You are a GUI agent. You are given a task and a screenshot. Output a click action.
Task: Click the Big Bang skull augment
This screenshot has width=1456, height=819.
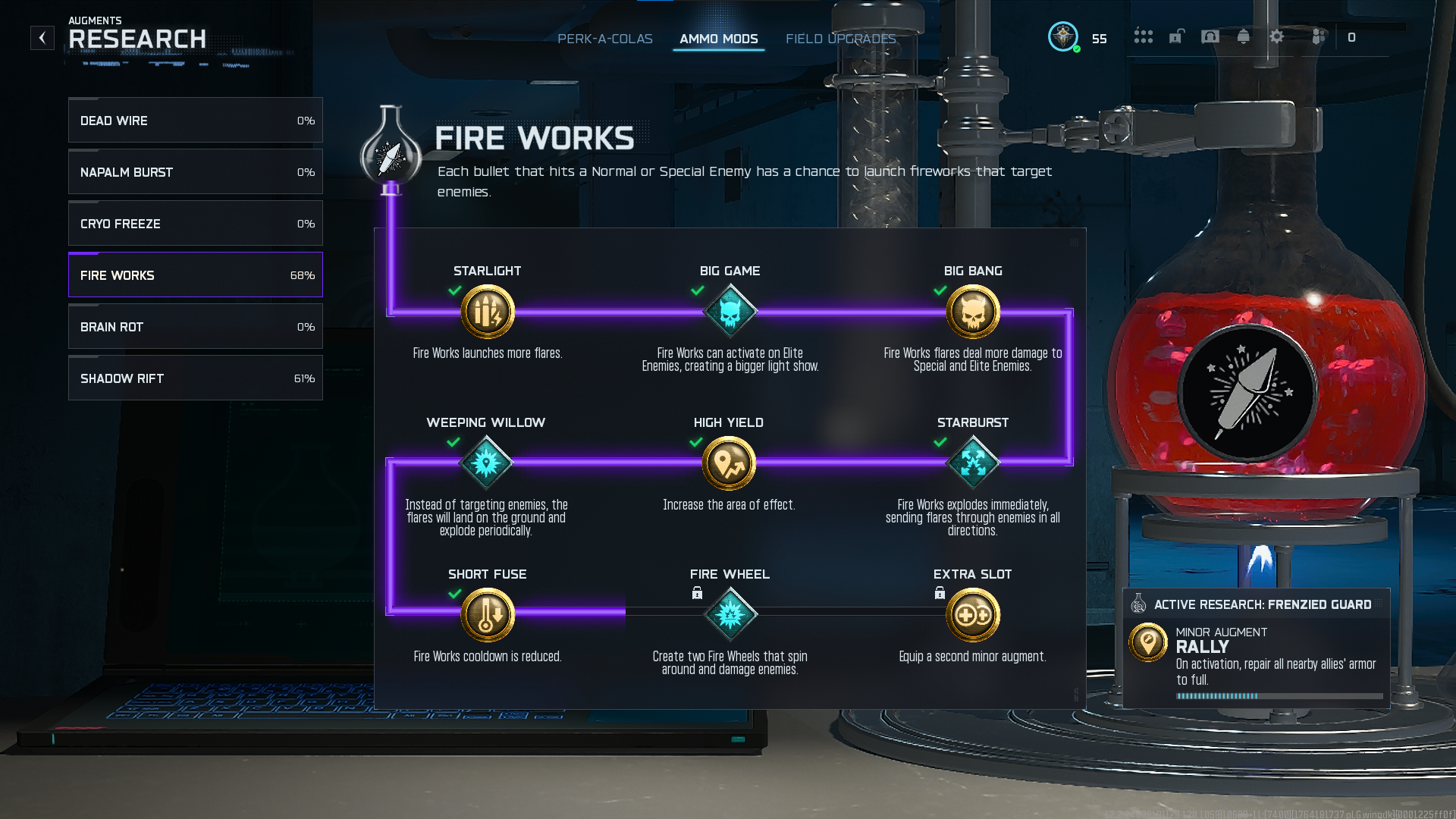tap(973, 312)
